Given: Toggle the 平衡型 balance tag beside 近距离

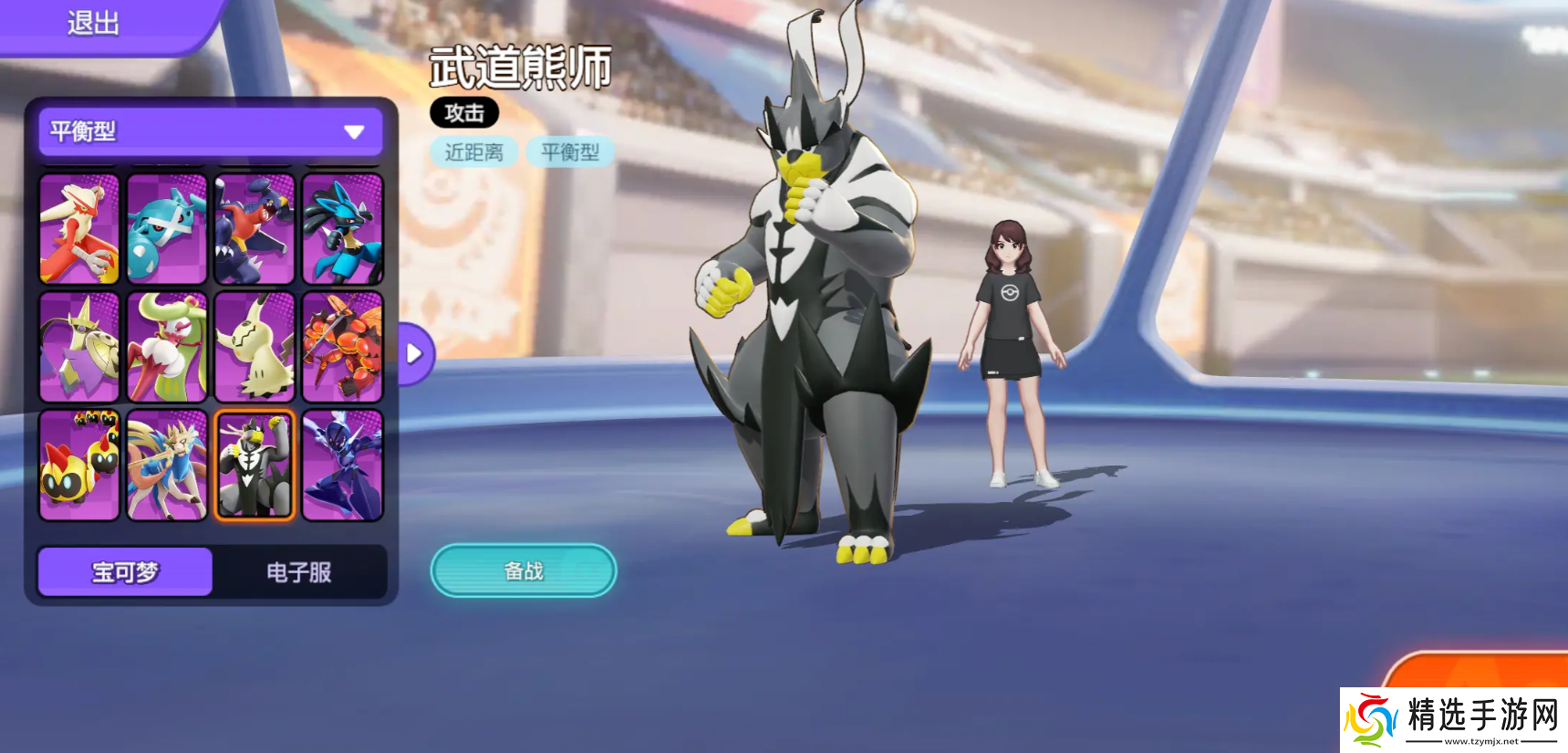Looking at the screenshot, I should click(x=570, y=152).
